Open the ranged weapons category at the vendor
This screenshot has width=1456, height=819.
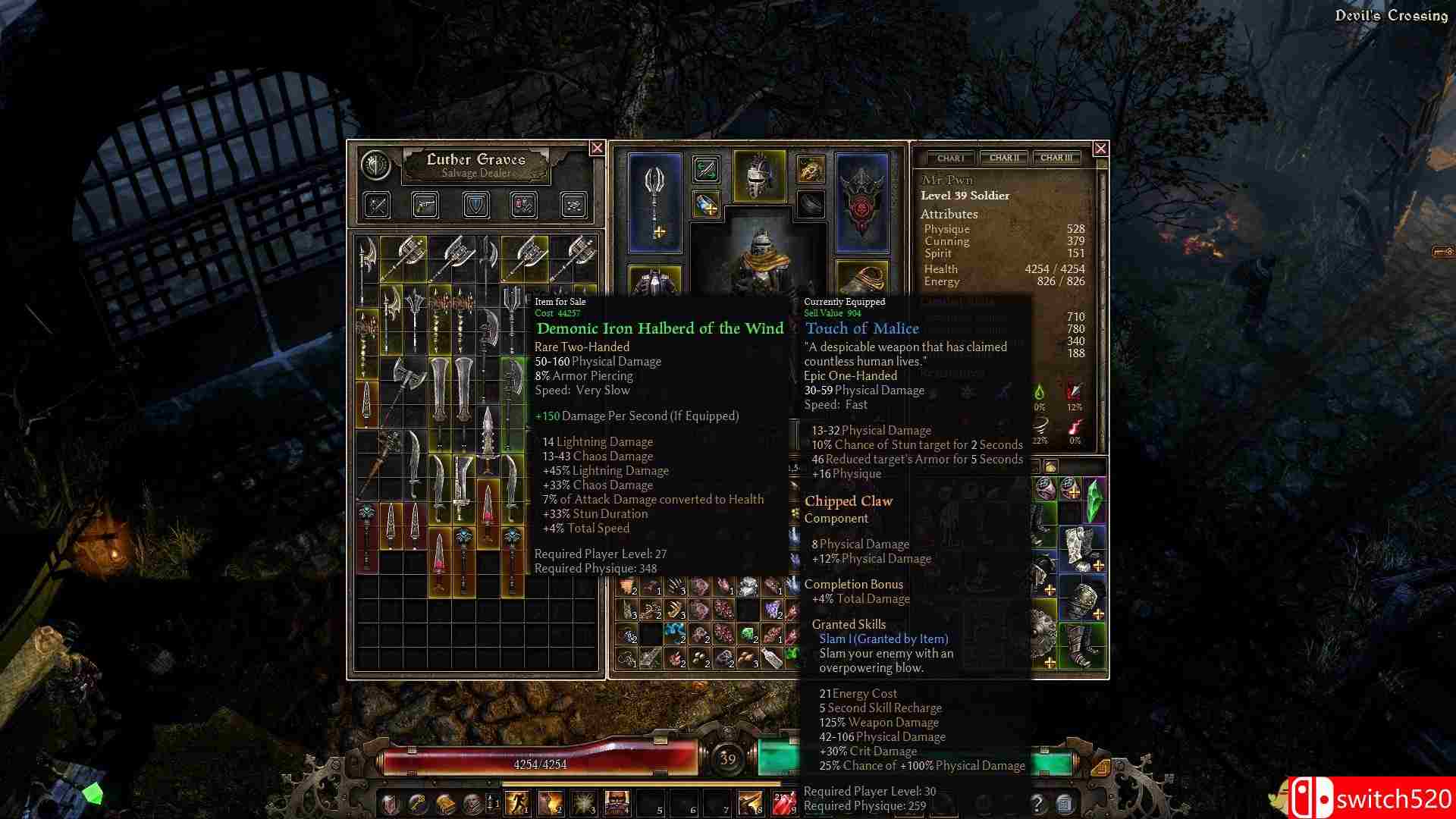425,205
